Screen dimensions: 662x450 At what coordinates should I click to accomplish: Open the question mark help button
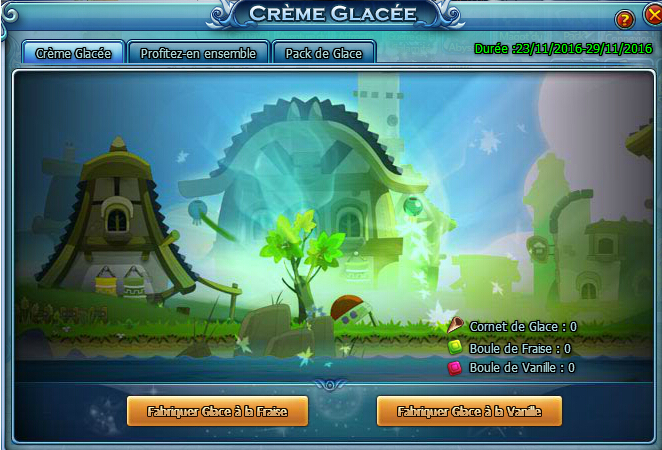[624, 19]
